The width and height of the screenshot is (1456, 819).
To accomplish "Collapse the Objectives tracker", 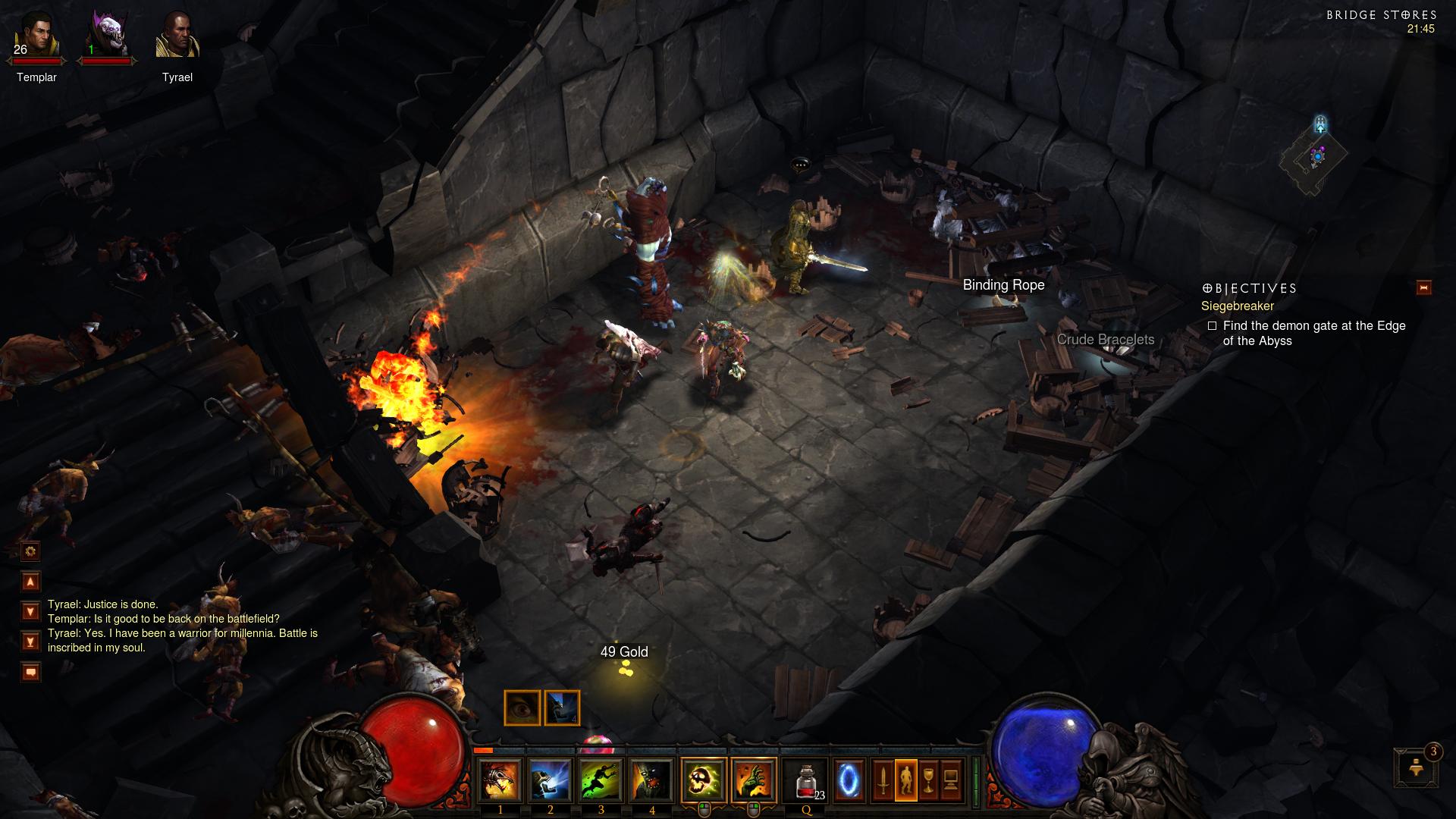I will (1423, 288).
